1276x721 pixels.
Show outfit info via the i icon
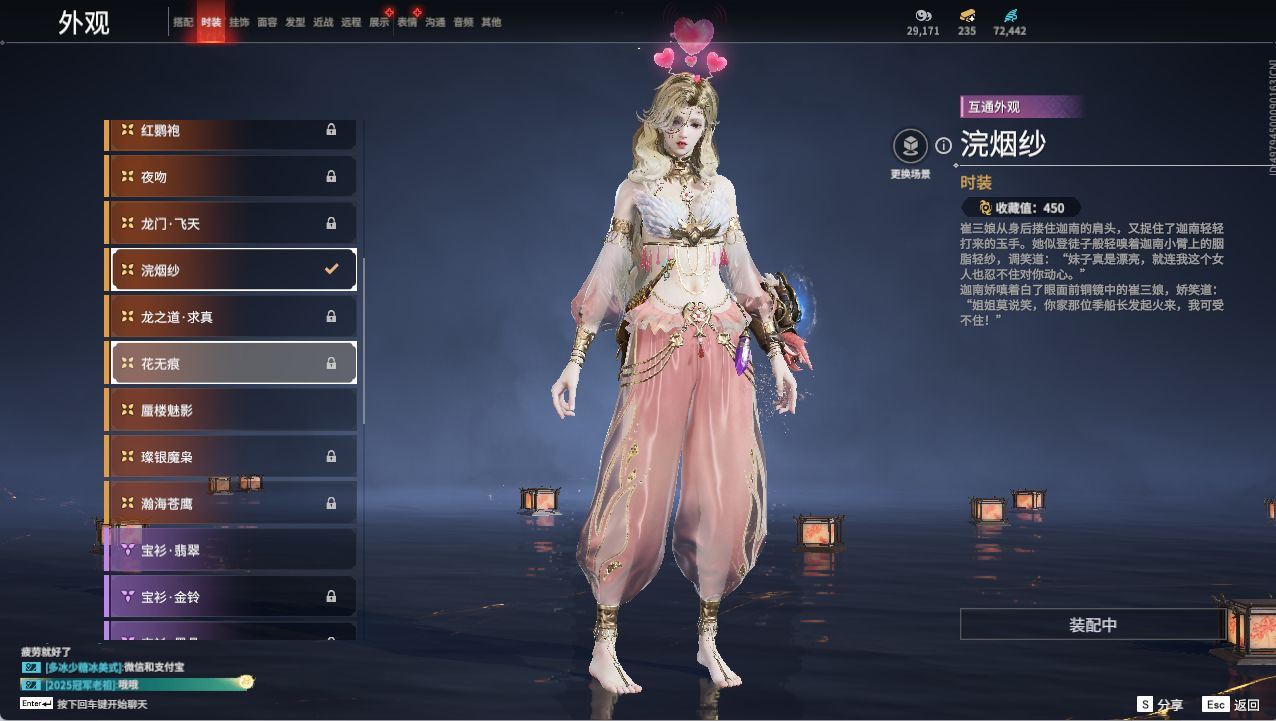click(x=943, y=146)
